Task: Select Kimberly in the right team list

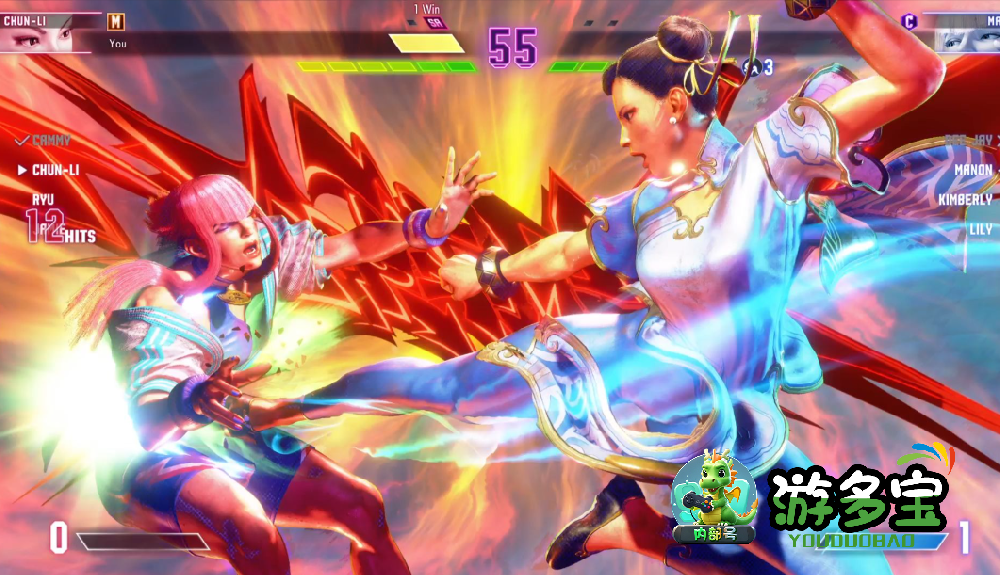Action: click(964, 199)
